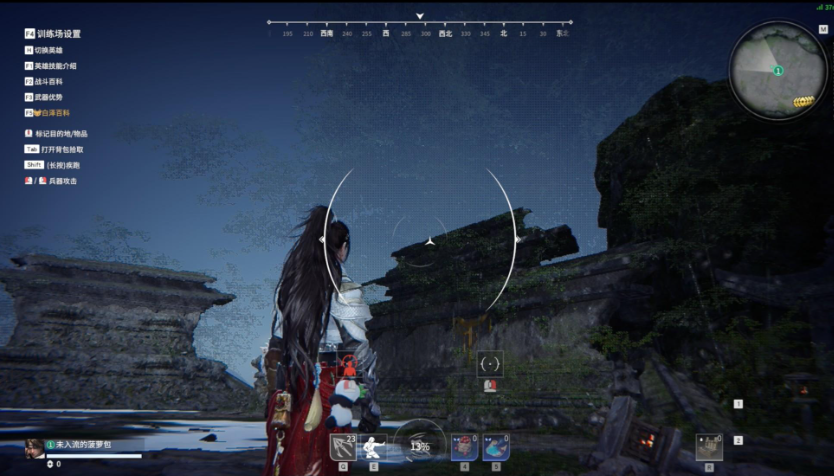Show the 武器优势 weapon advantages entry
Screen dimensions: 834x476
[x=49, y=97]
